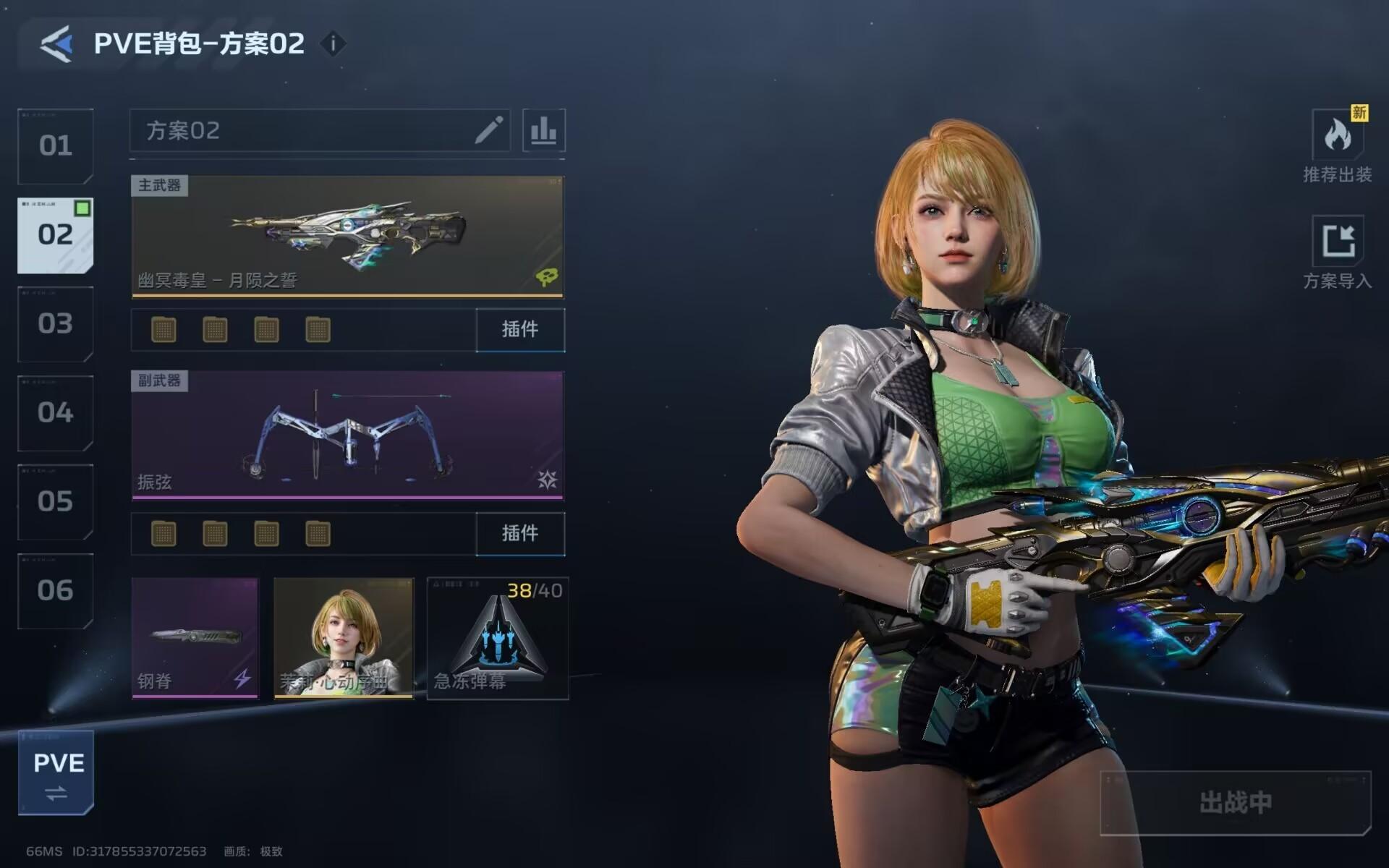
Task: Open the info icon beside the title
Action: coord(333,44)
